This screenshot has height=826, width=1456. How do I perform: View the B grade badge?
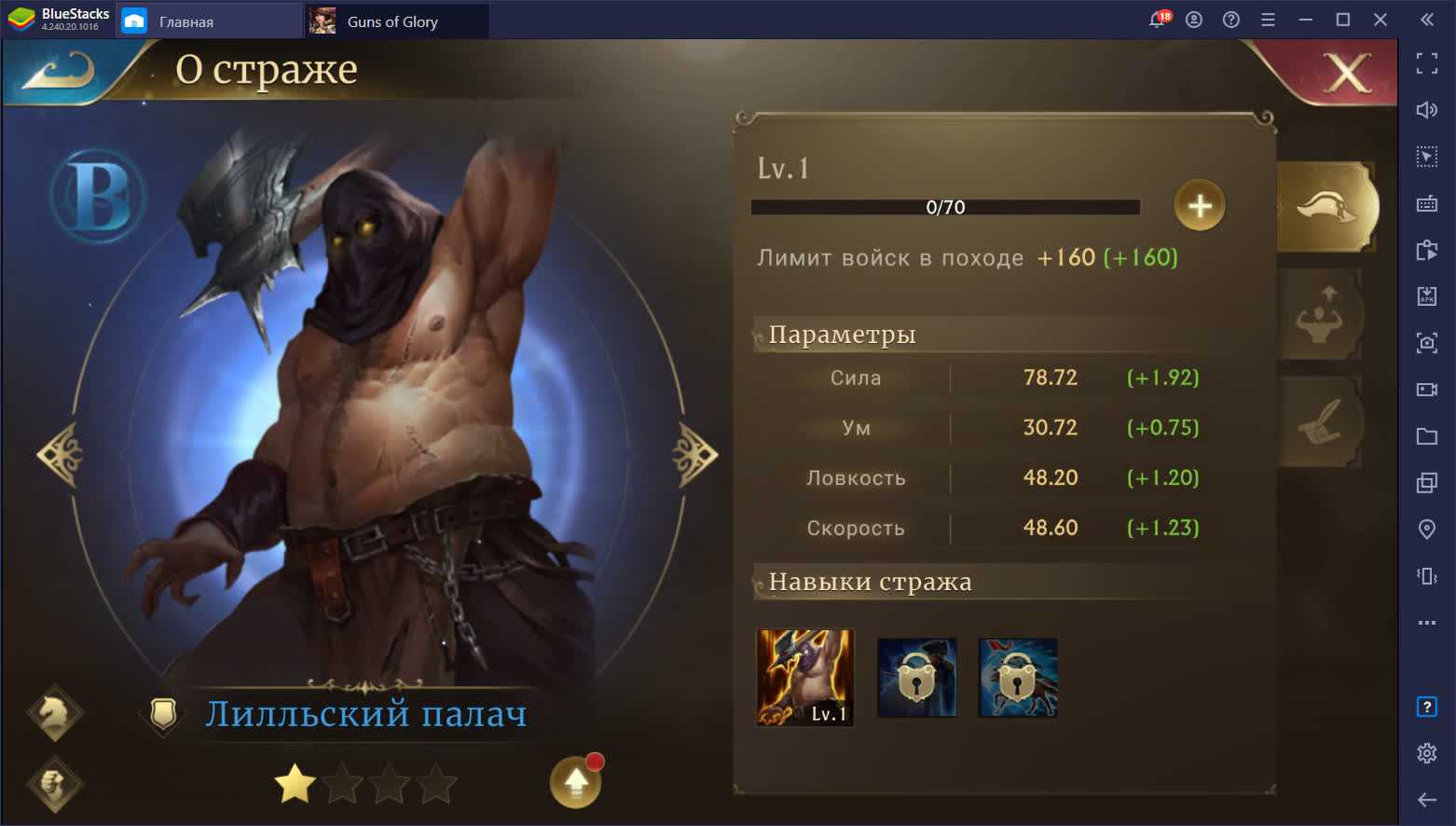coord(97,197)
